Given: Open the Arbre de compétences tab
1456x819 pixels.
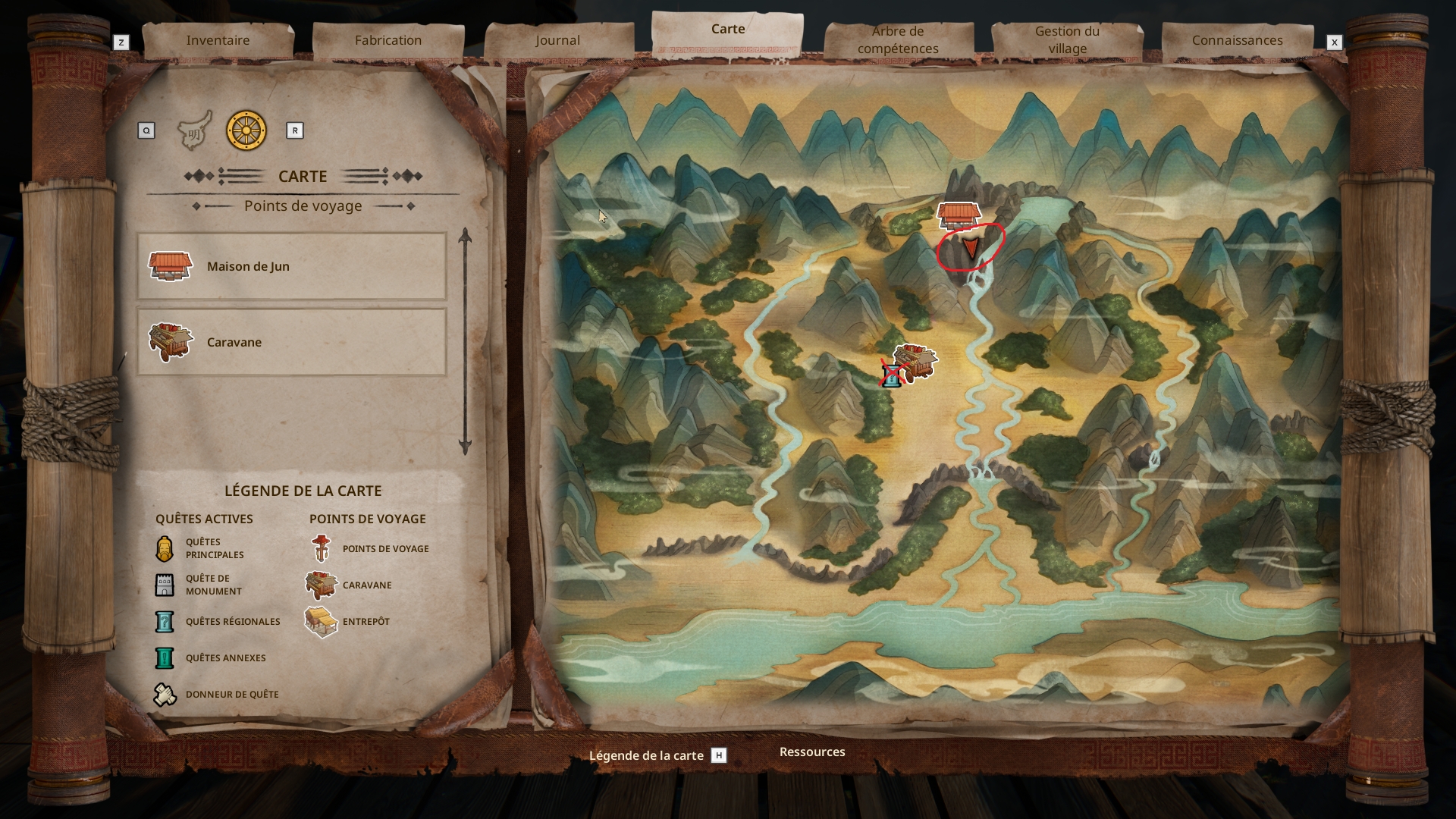Looking at the screenshot, I should coord(898,40).
